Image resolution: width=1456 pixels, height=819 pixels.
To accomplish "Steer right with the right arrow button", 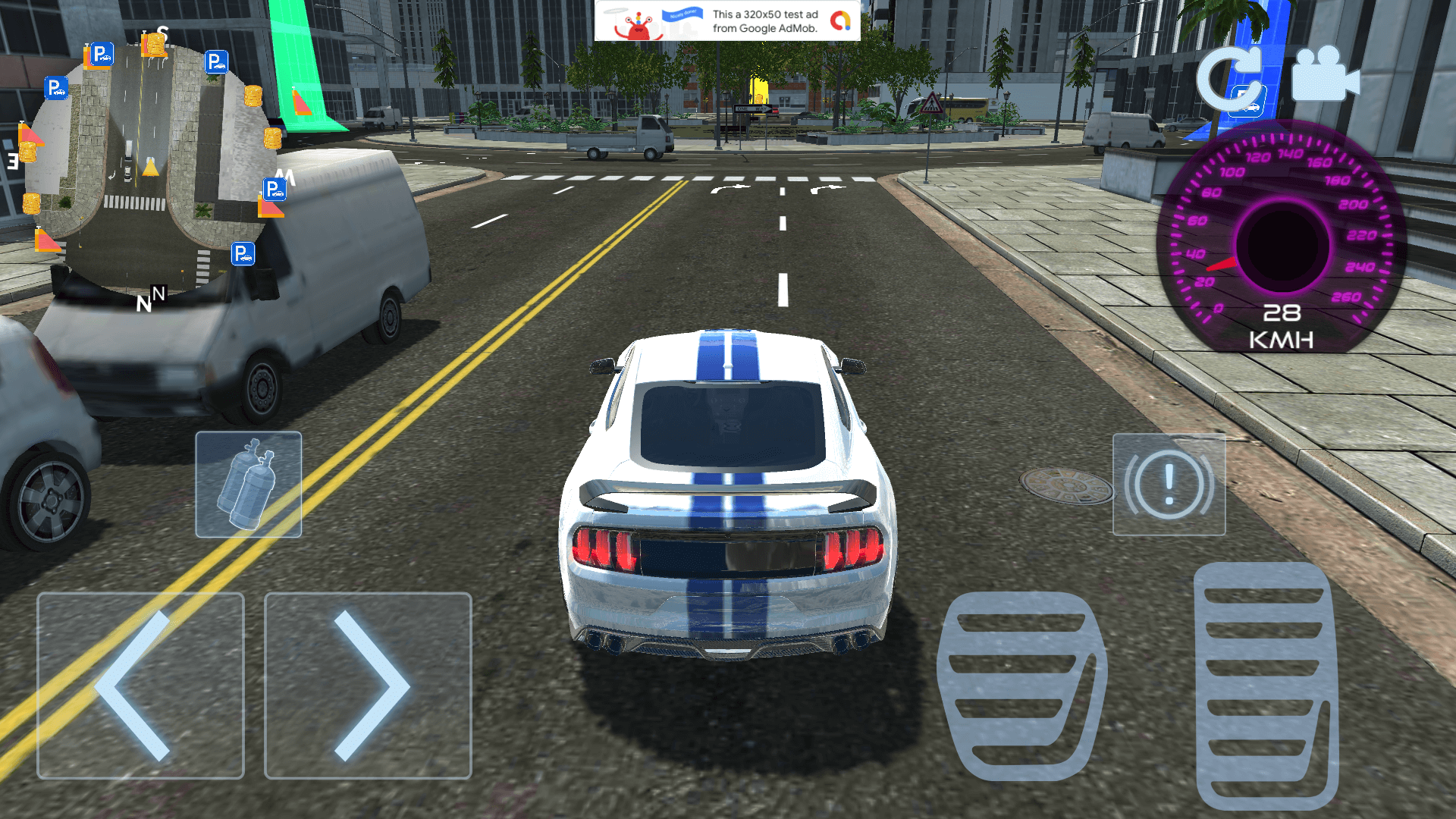I will click(368, 686).
